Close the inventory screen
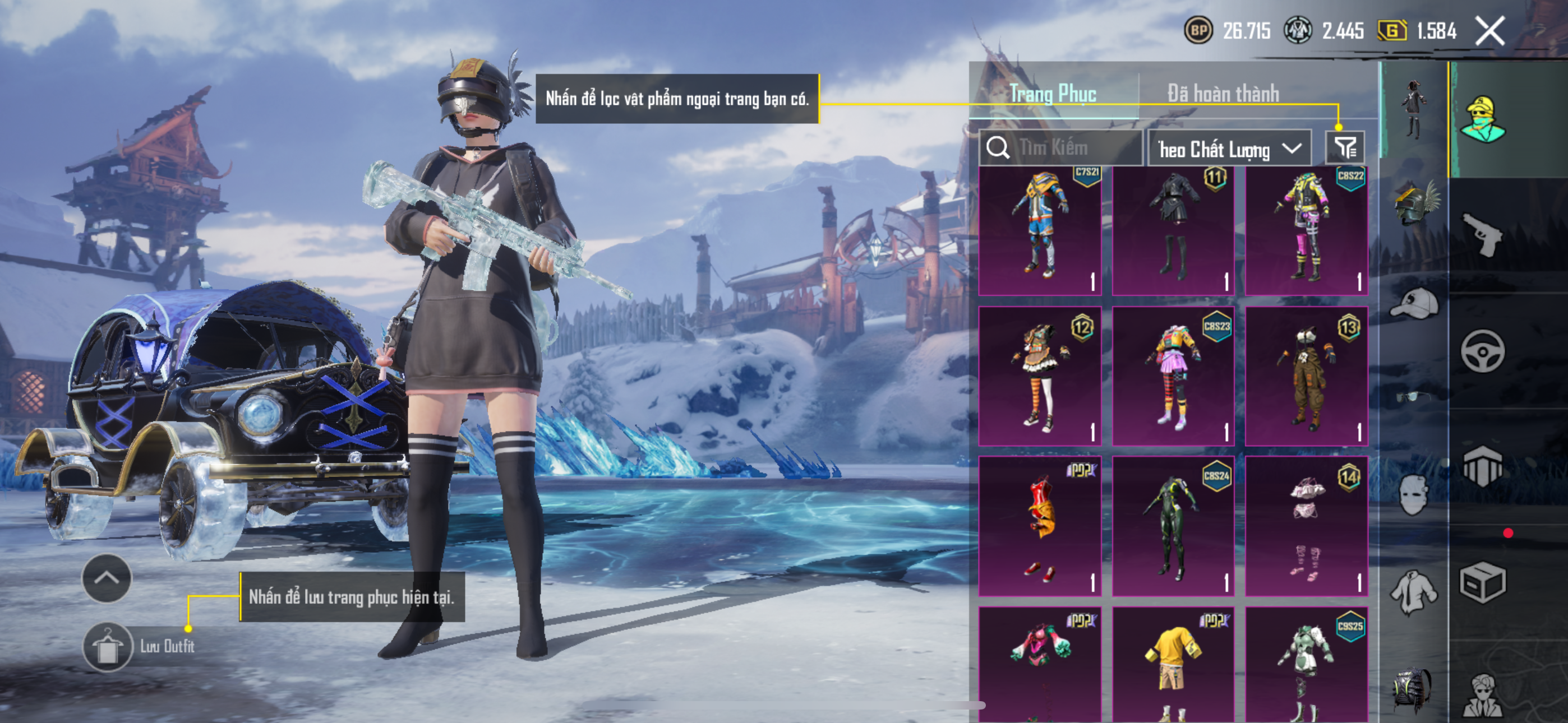 [1489, 31]
